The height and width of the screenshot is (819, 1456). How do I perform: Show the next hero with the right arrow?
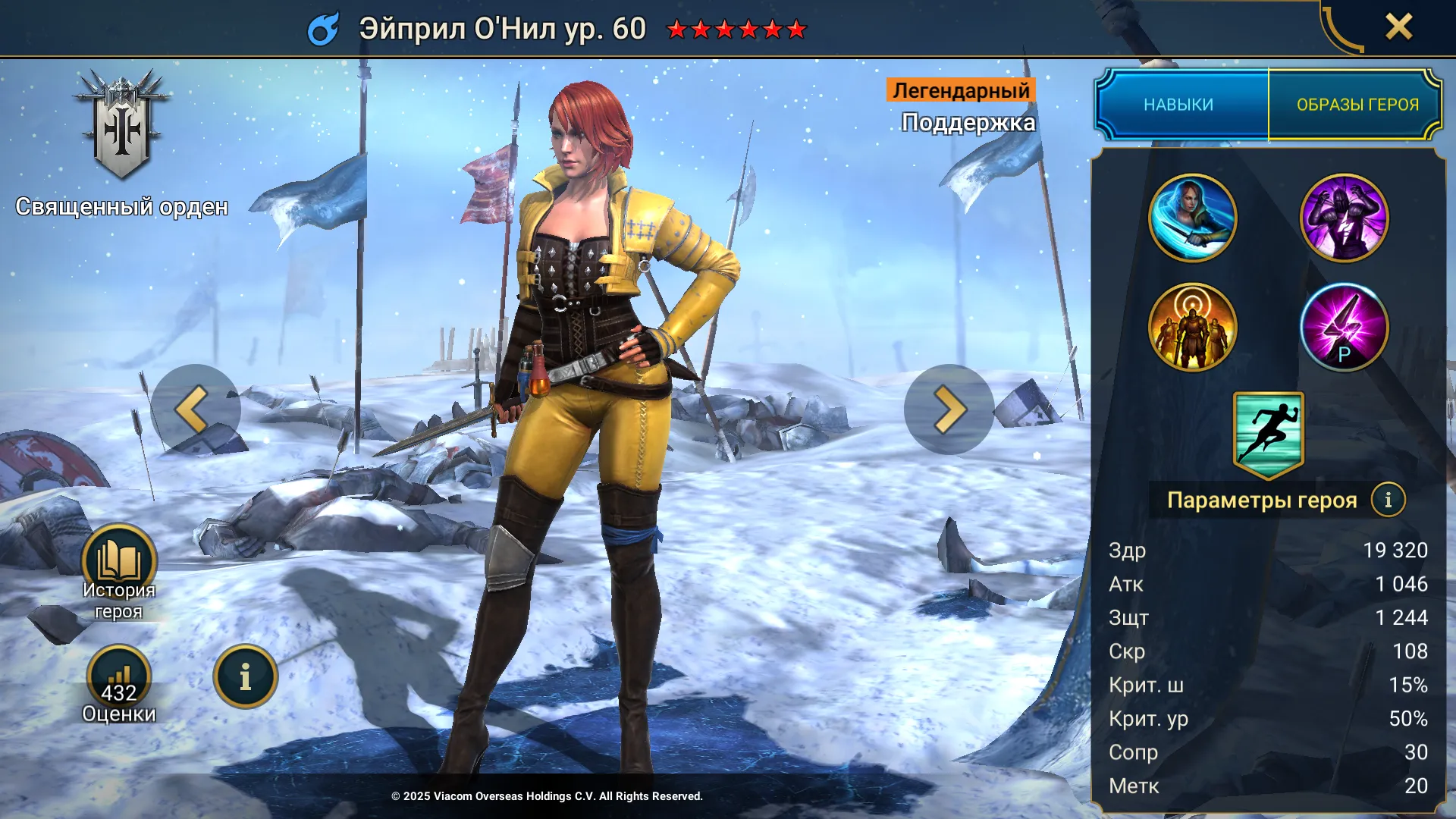[948, 409]
